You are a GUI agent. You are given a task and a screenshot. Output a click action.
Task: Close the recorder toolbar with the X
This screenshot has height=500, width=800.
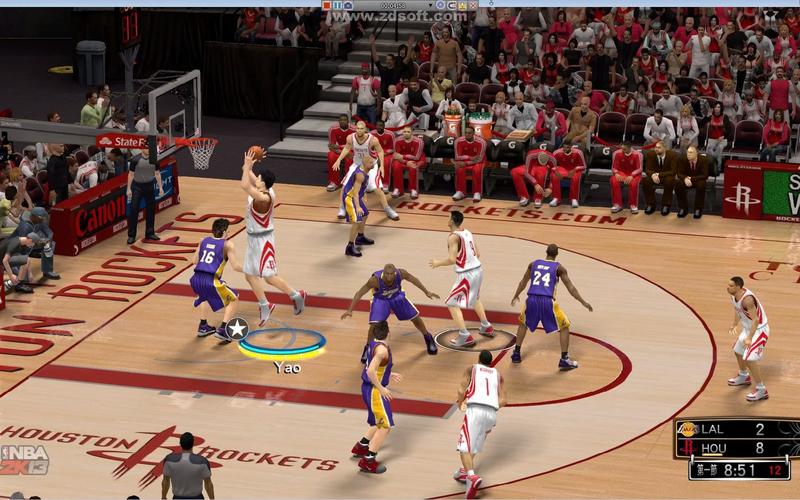tap(473, 5)
